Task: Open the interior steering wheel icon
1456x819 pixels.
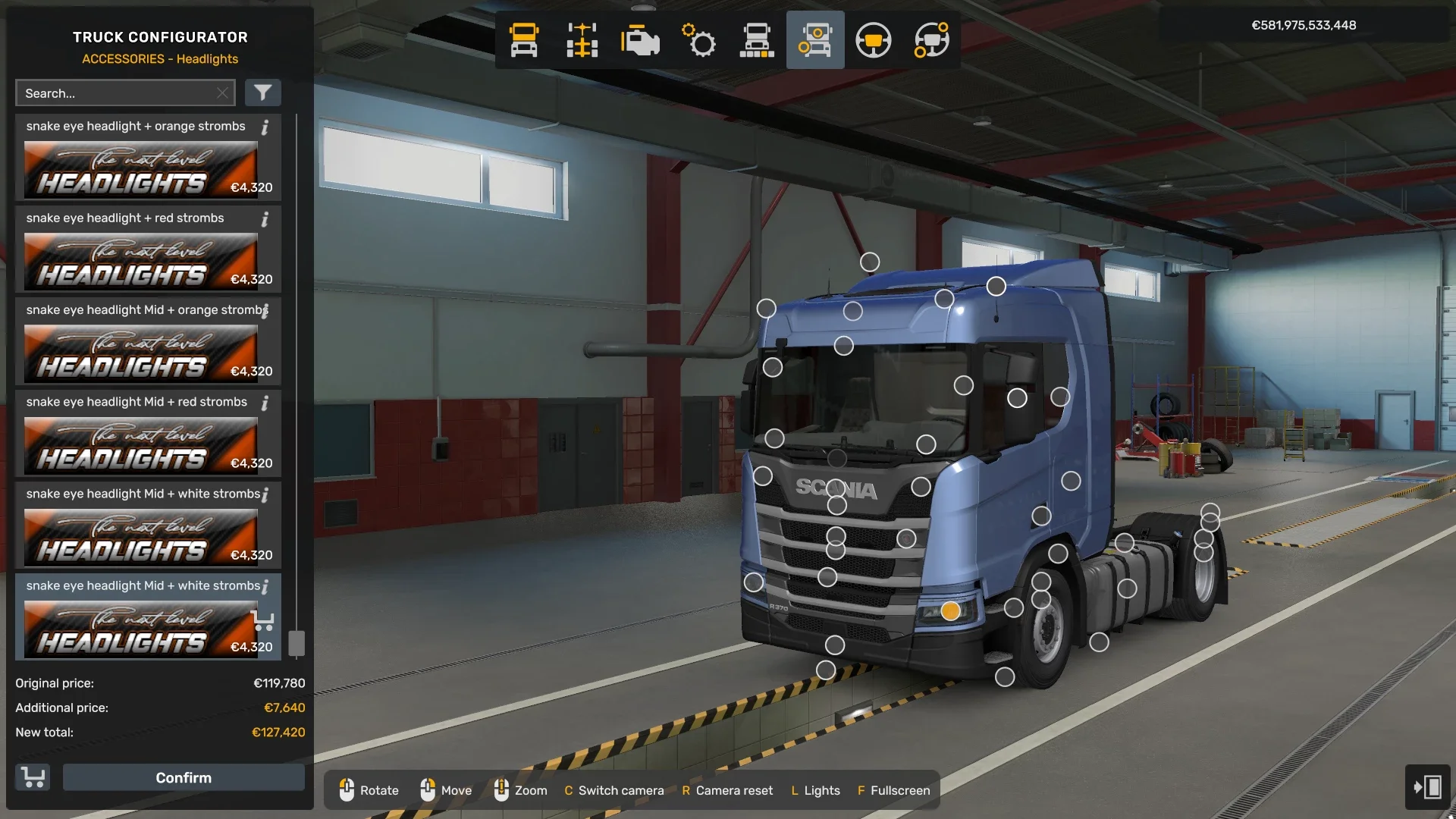Action: coord(874,40)
